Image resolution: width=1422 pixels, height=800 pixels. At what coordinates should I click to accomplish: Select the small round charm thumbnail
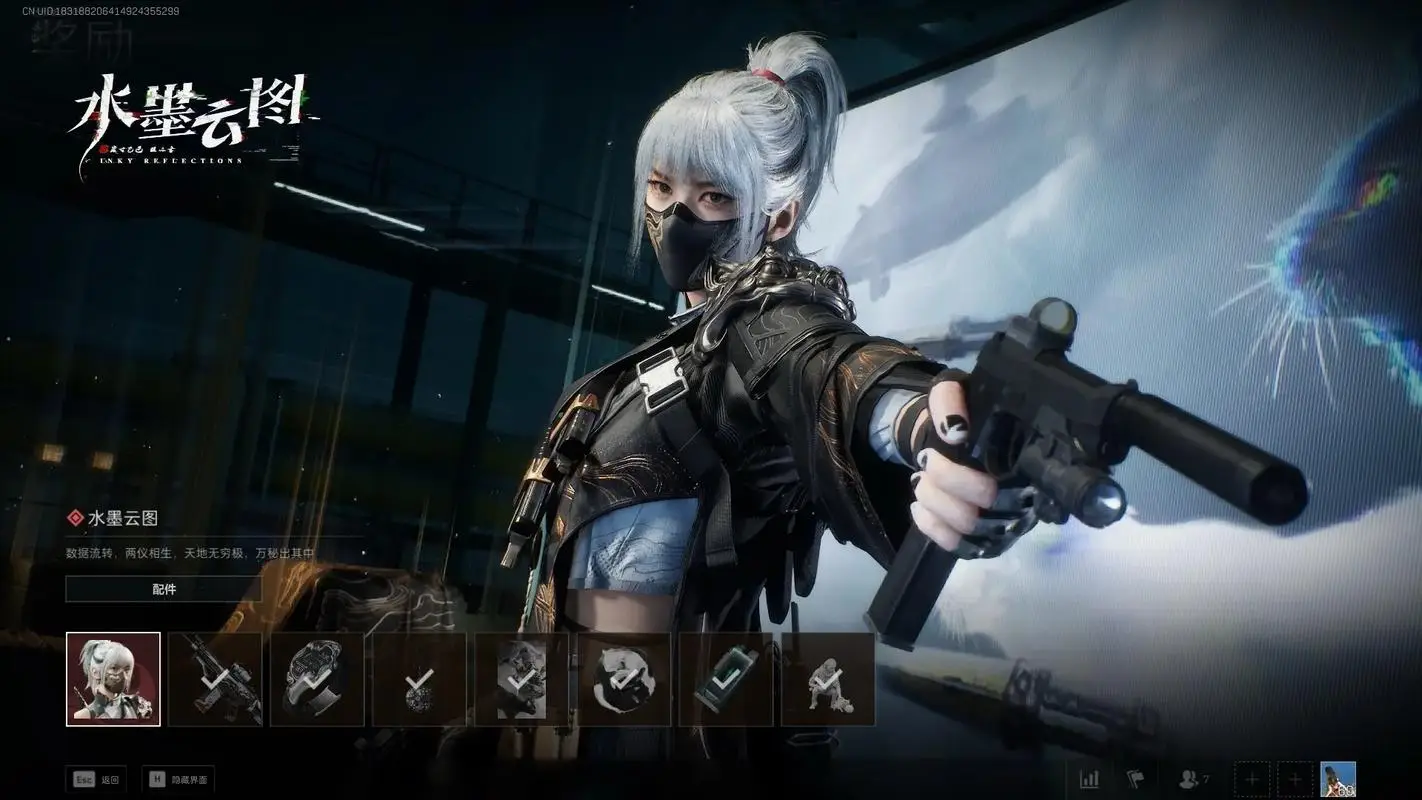coord(419,678)
